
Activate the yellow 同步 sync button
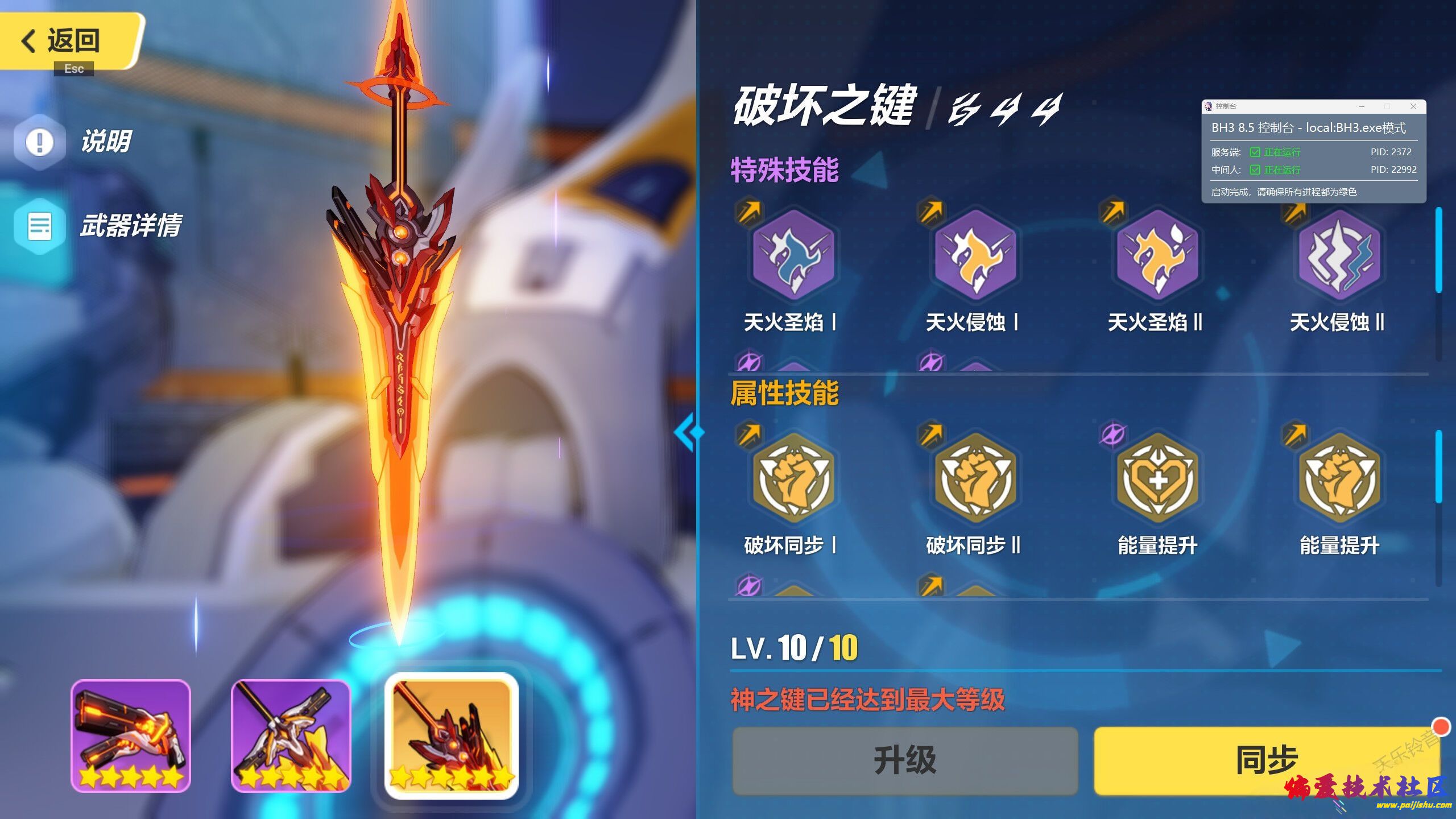point(1266,760)
